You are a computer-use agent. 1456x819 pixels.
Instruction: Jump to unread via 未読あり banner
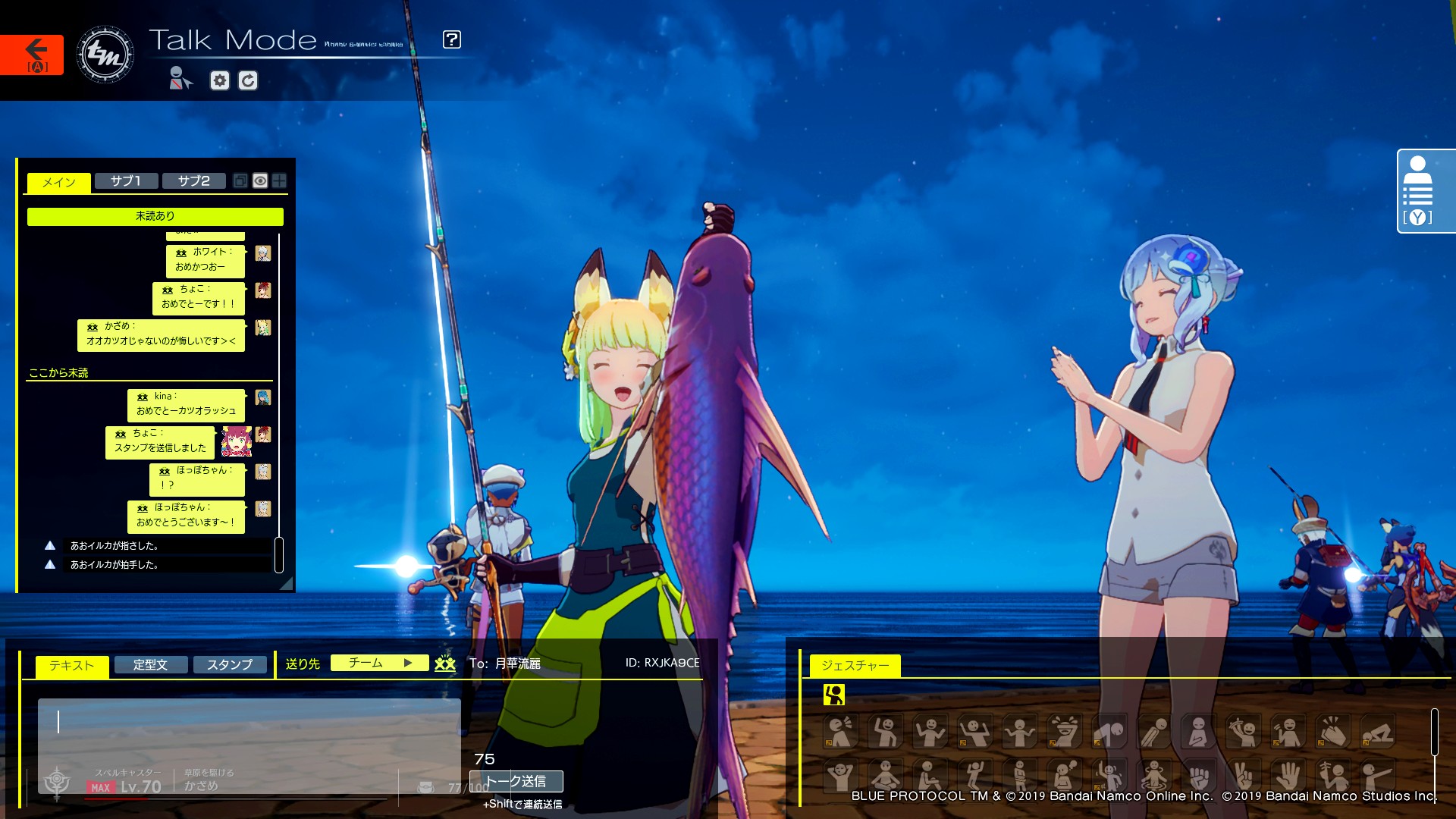pyautogui.click(x=155, y=216)
